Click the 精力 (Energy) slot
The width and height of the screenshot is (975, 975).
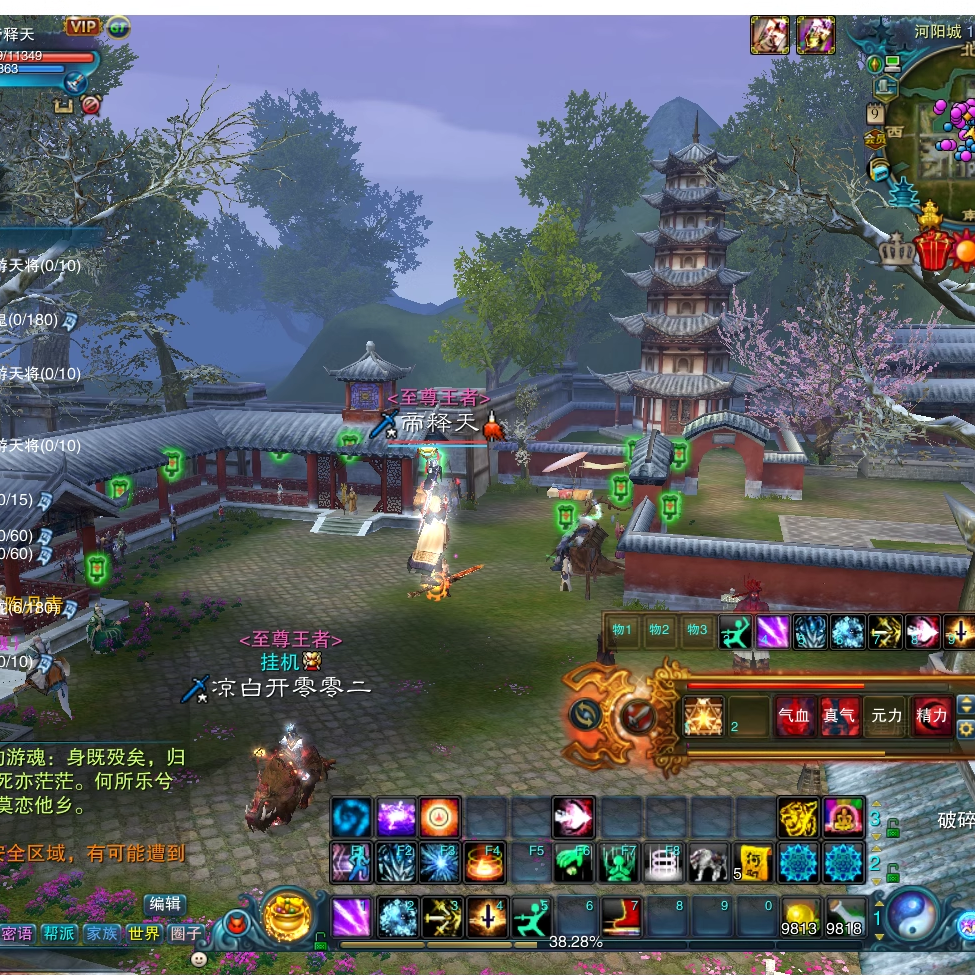(x=930, y=717)
